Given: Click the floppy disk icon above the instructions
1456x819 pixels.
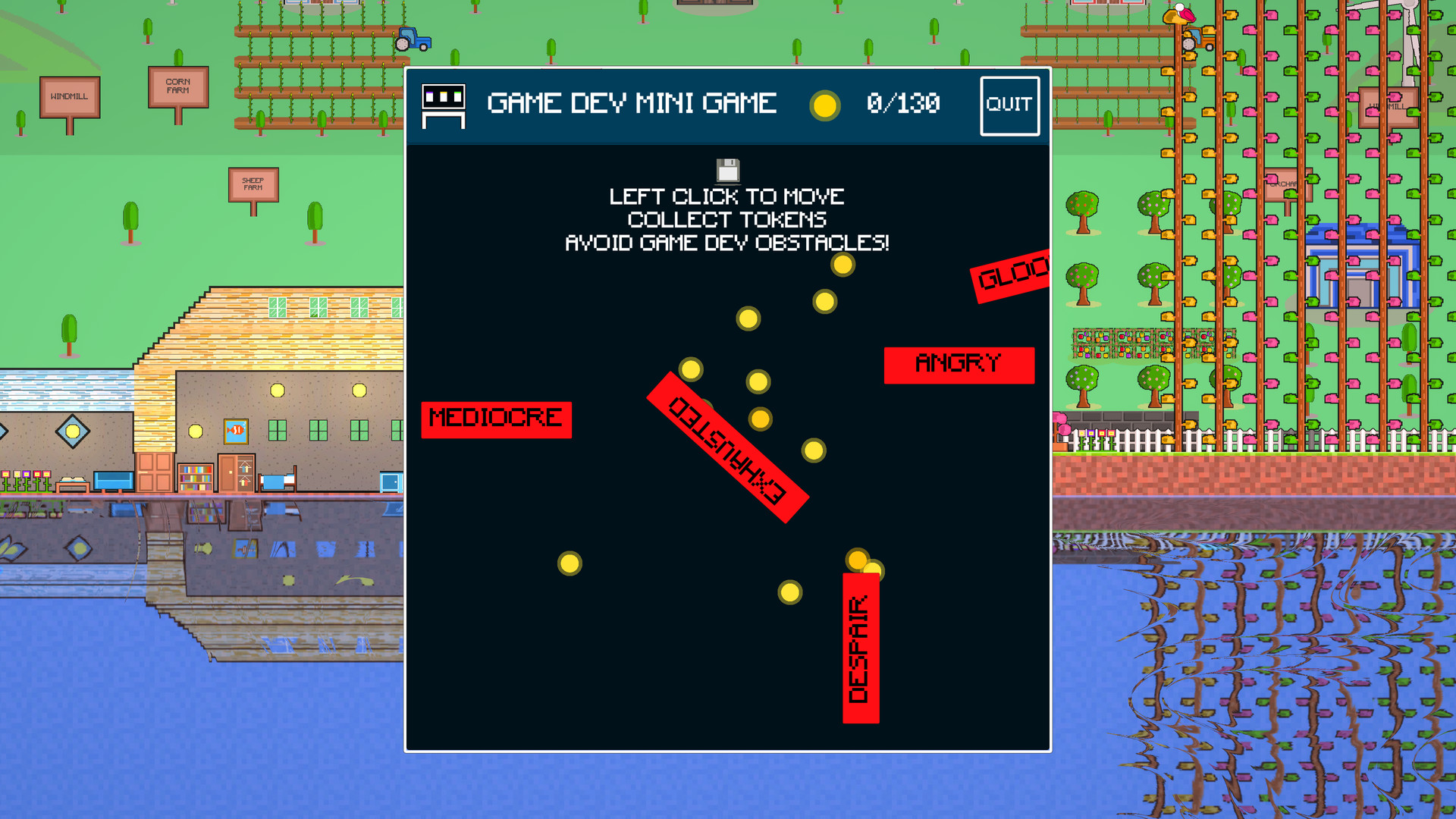Looking at the screenshot, I should [727, 168].
